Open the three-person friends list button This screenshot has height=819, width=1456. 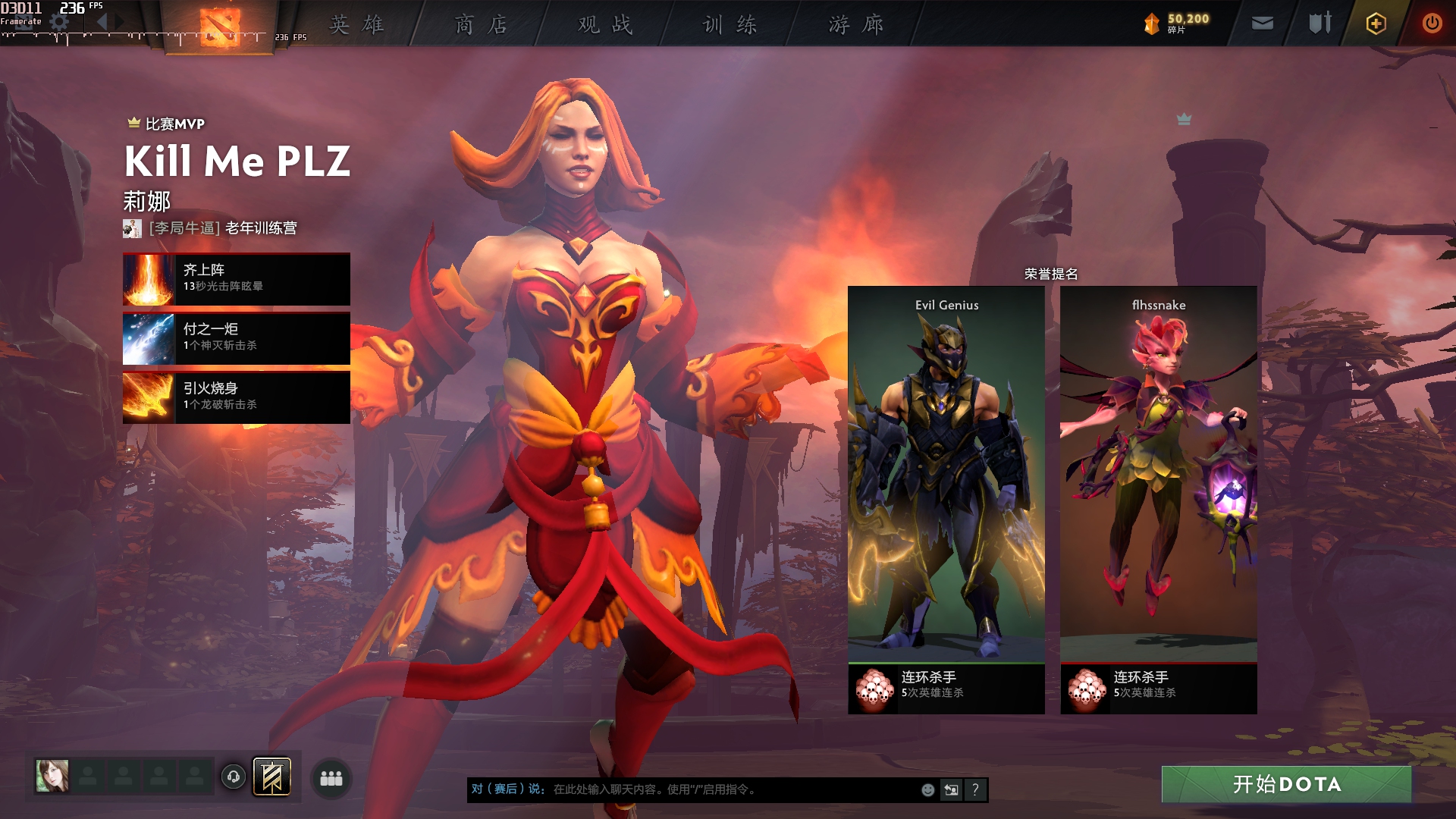[x=331, y=778]
